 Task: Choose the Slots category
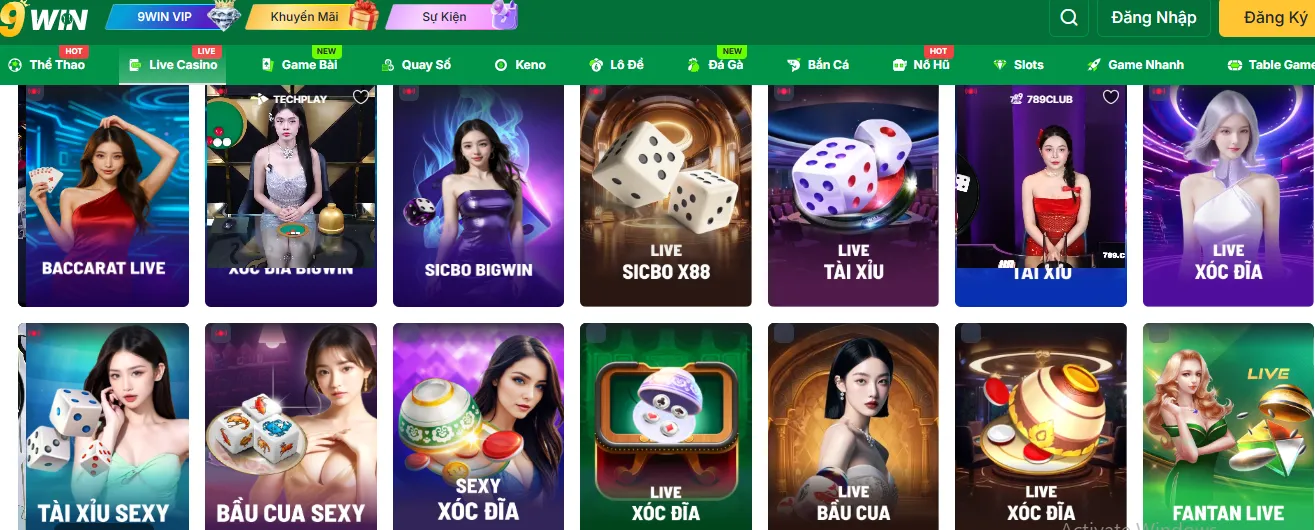pos(1019,65)
